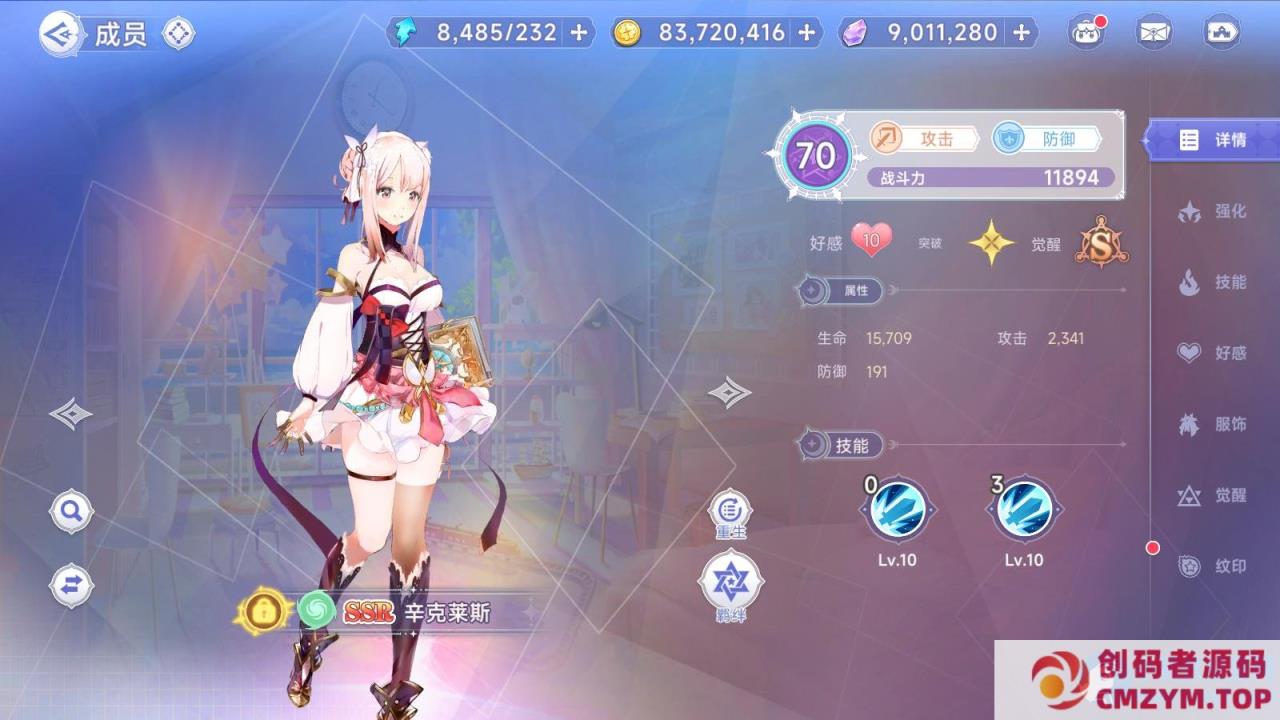Click the back arrow beside 成员

60,32
